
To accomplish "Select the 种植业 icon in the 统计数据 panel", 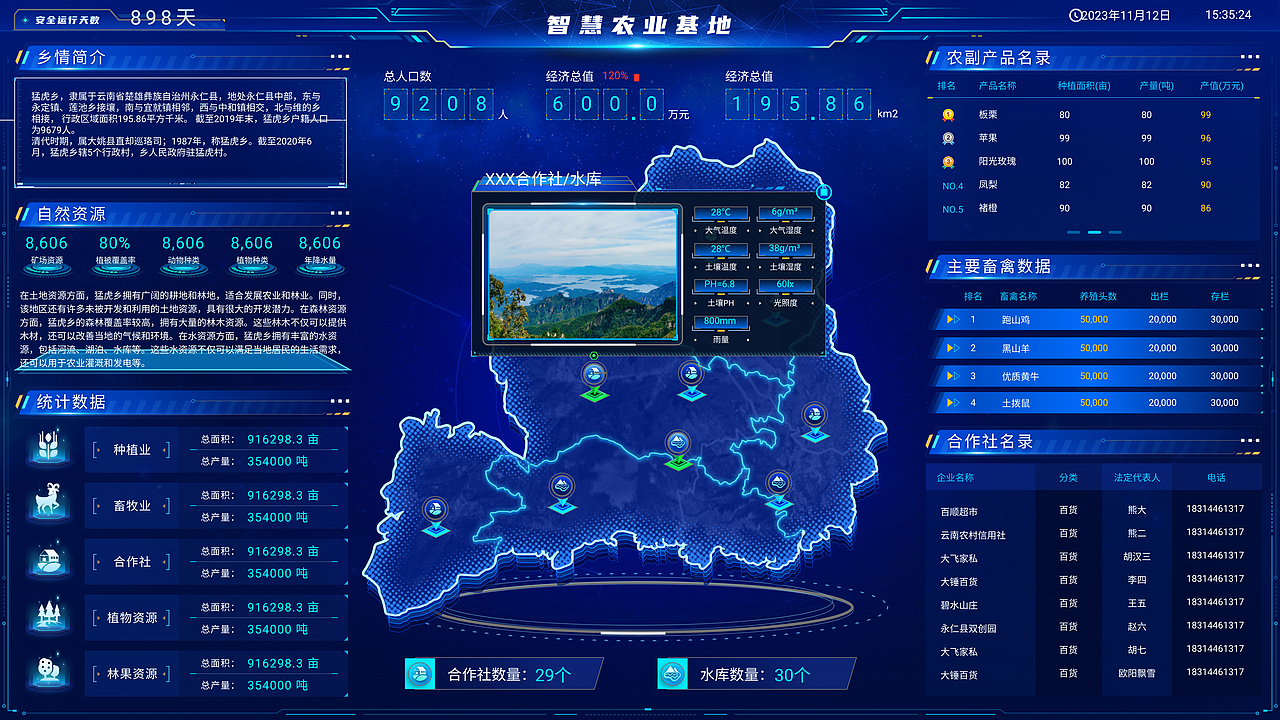I will [48, 448].
